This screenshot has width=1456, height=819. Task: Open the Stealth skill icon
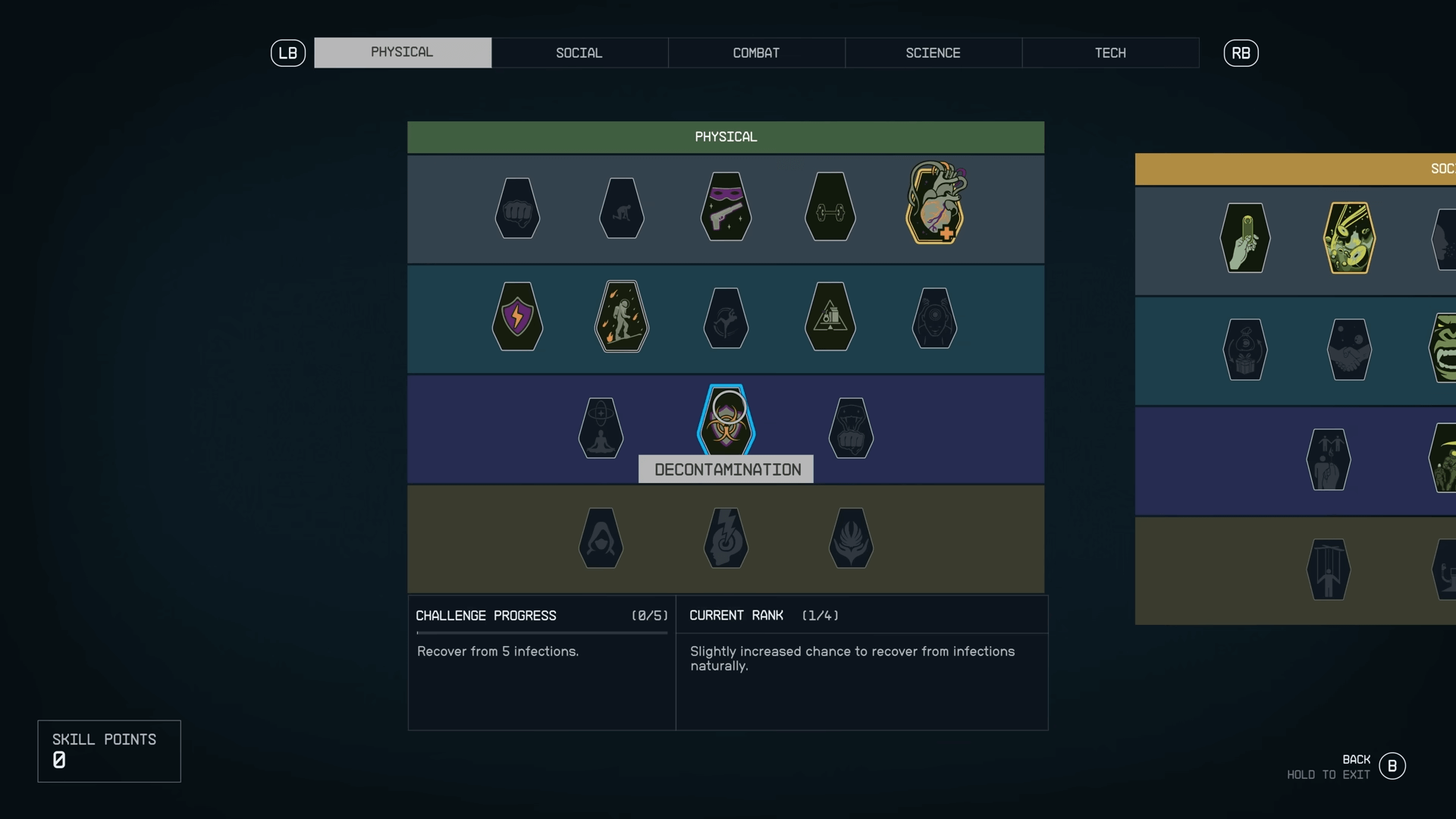click(x=726, y=207)
